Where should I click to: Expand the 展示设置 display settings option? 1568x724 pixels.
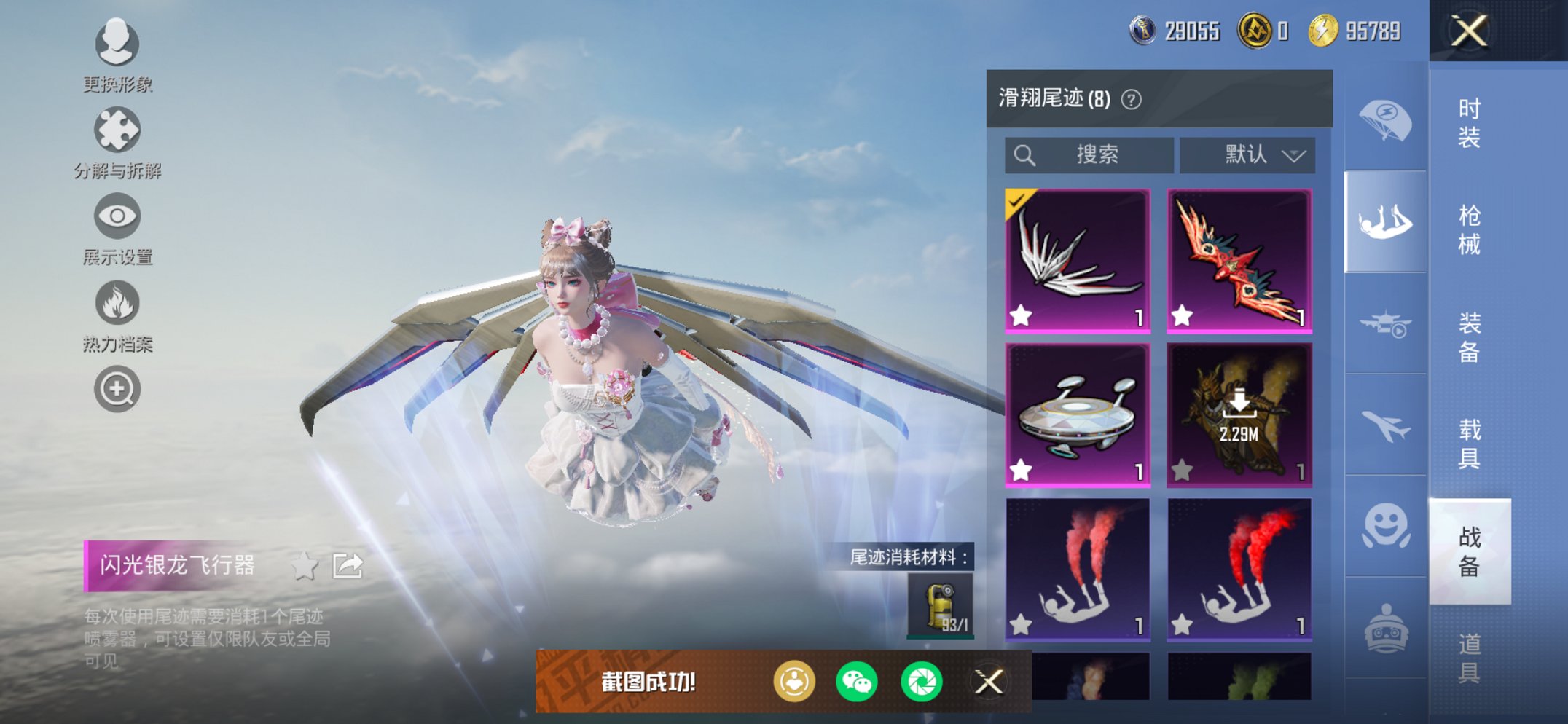coord(117,216)
